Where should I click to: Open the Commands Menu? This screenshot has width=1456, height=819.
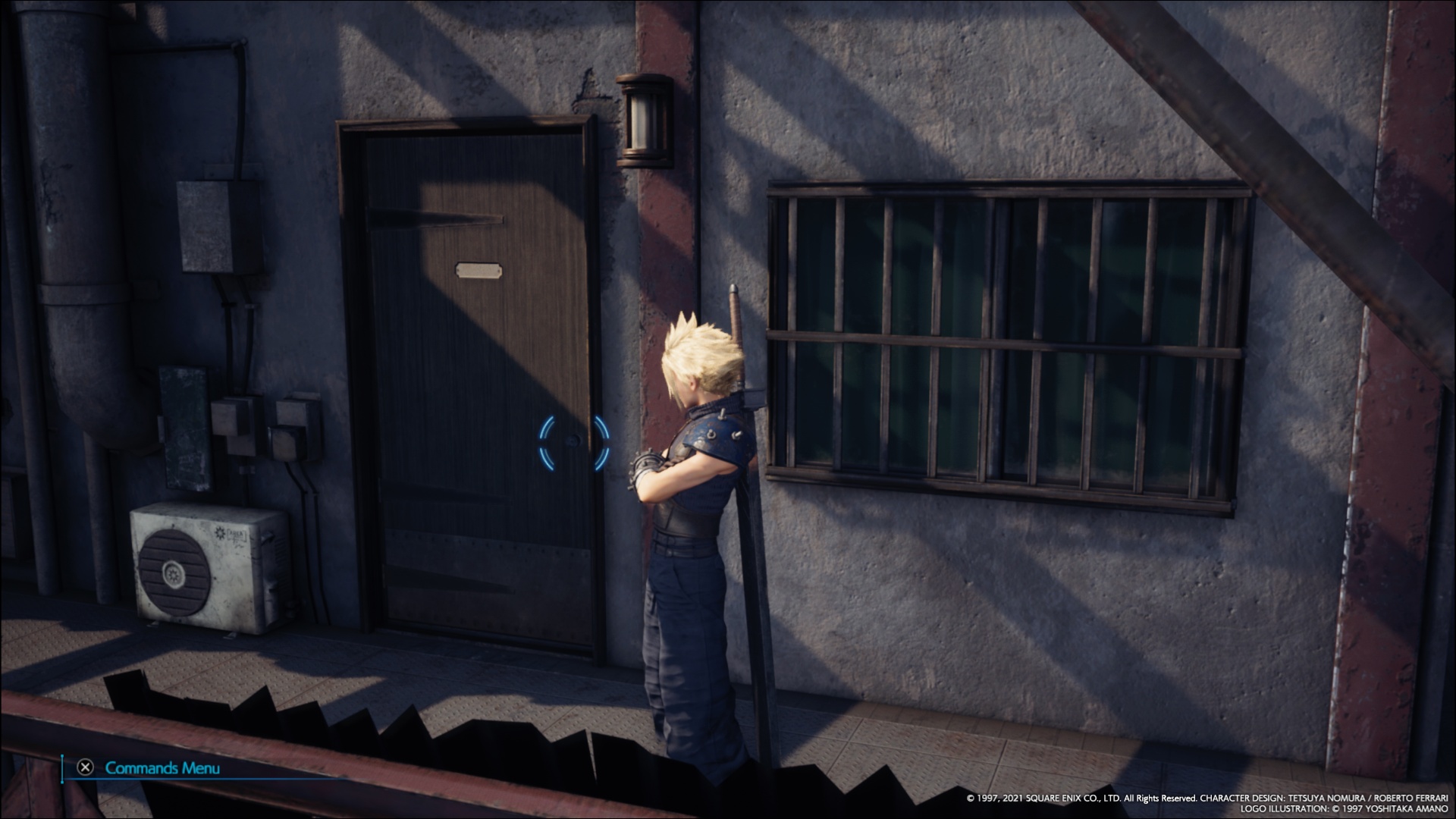[149, 767]
